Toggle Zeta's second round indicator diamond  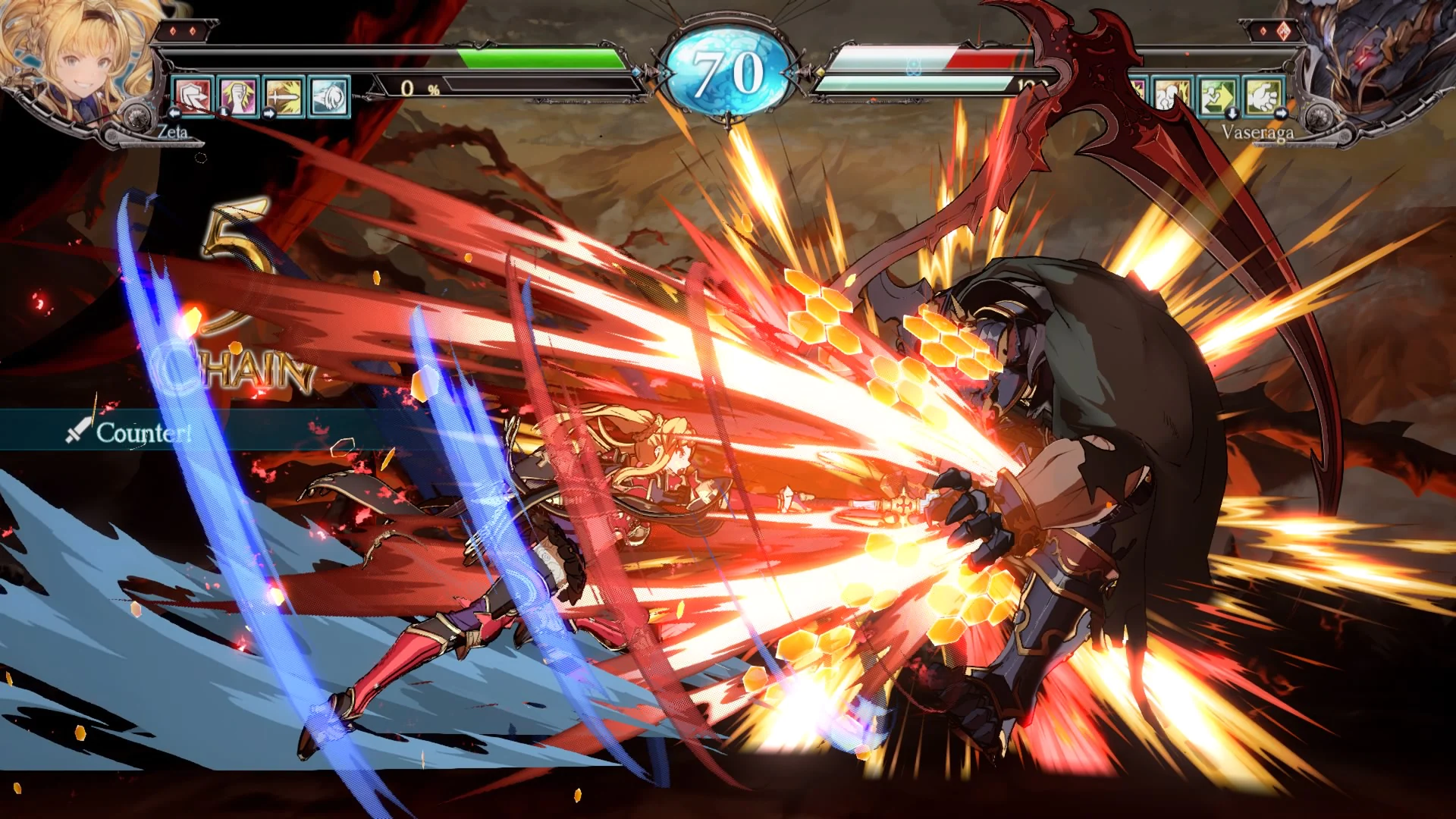pyautogui.click(x=193, y=31)
